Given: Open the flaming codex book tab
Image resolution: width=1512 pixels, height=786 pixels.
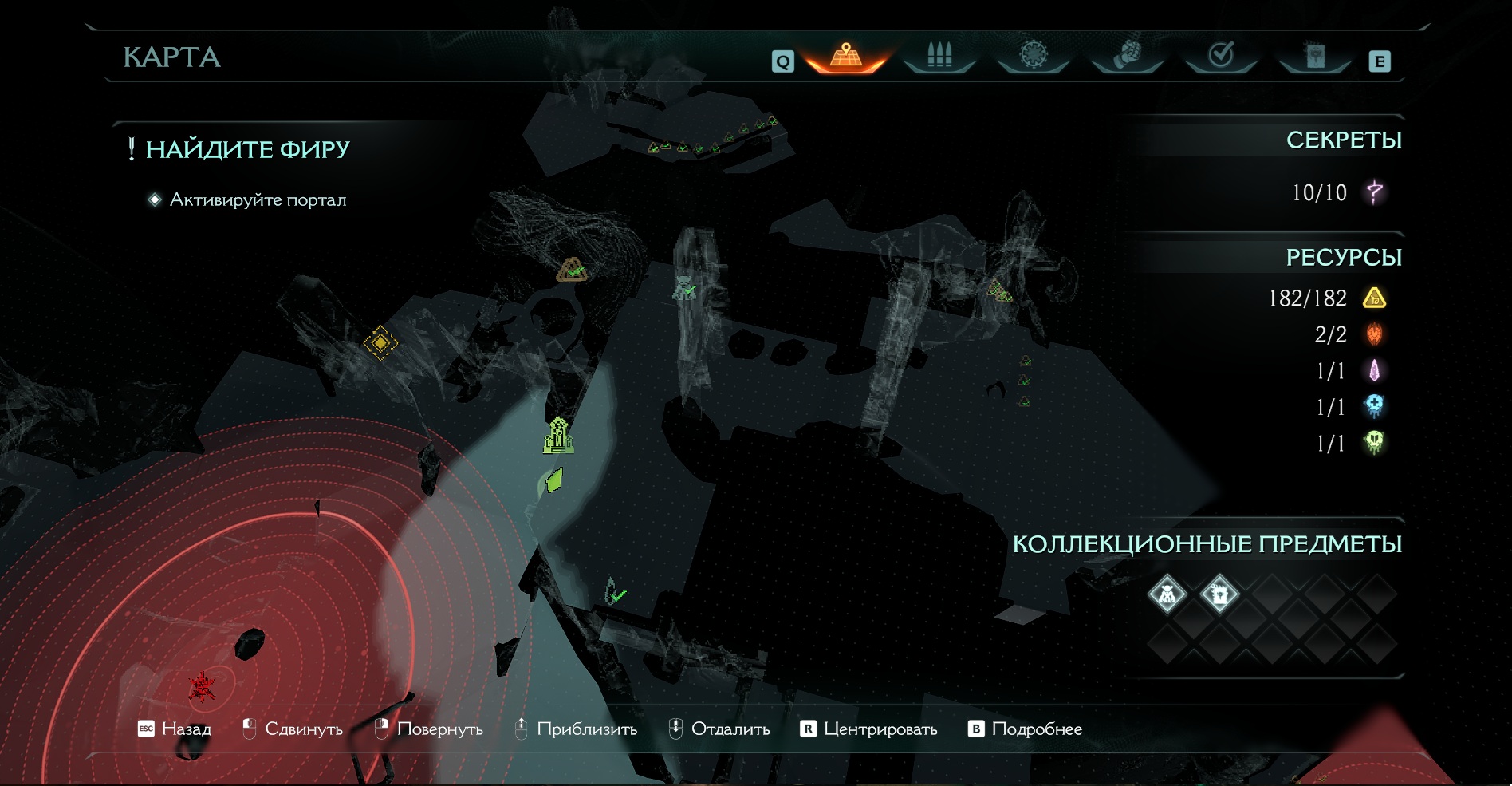Looking at the screenshot, I should pos(1315,55).
